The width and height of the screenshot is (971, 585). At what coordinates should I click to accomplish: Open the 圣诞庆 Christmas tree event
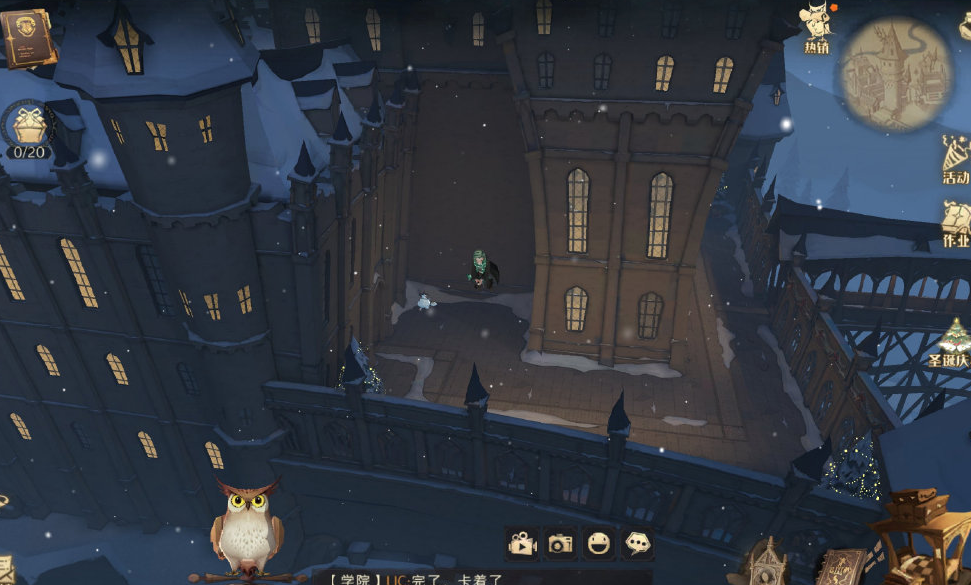click(x=952, y=342)
